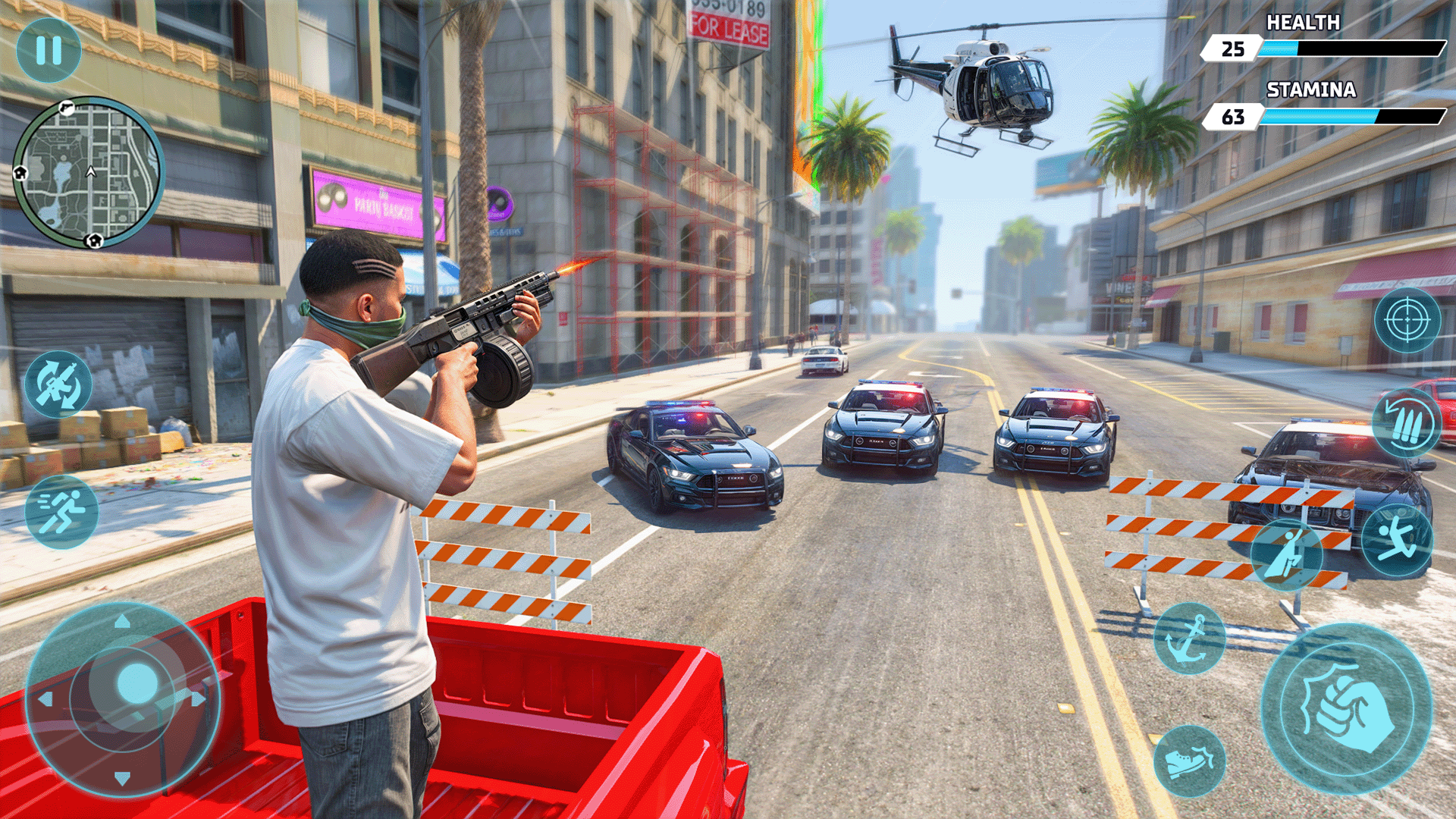Tap the health value 25
Image resolution: width=1456 pixels, height=819 pixels.
1235,47
